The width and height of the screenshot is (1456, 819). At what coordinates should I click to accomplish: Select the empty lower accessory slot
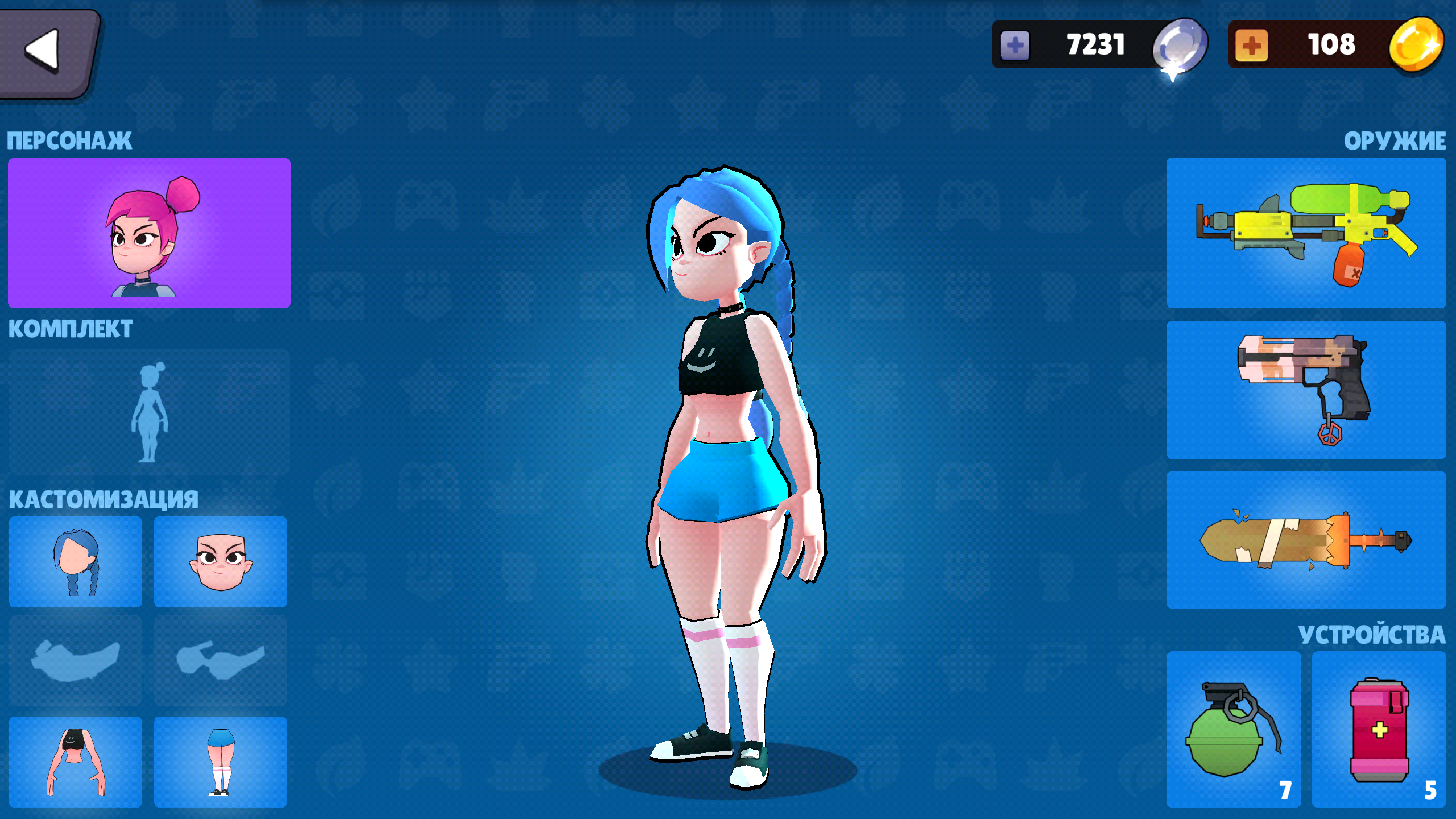click(220, 660)
